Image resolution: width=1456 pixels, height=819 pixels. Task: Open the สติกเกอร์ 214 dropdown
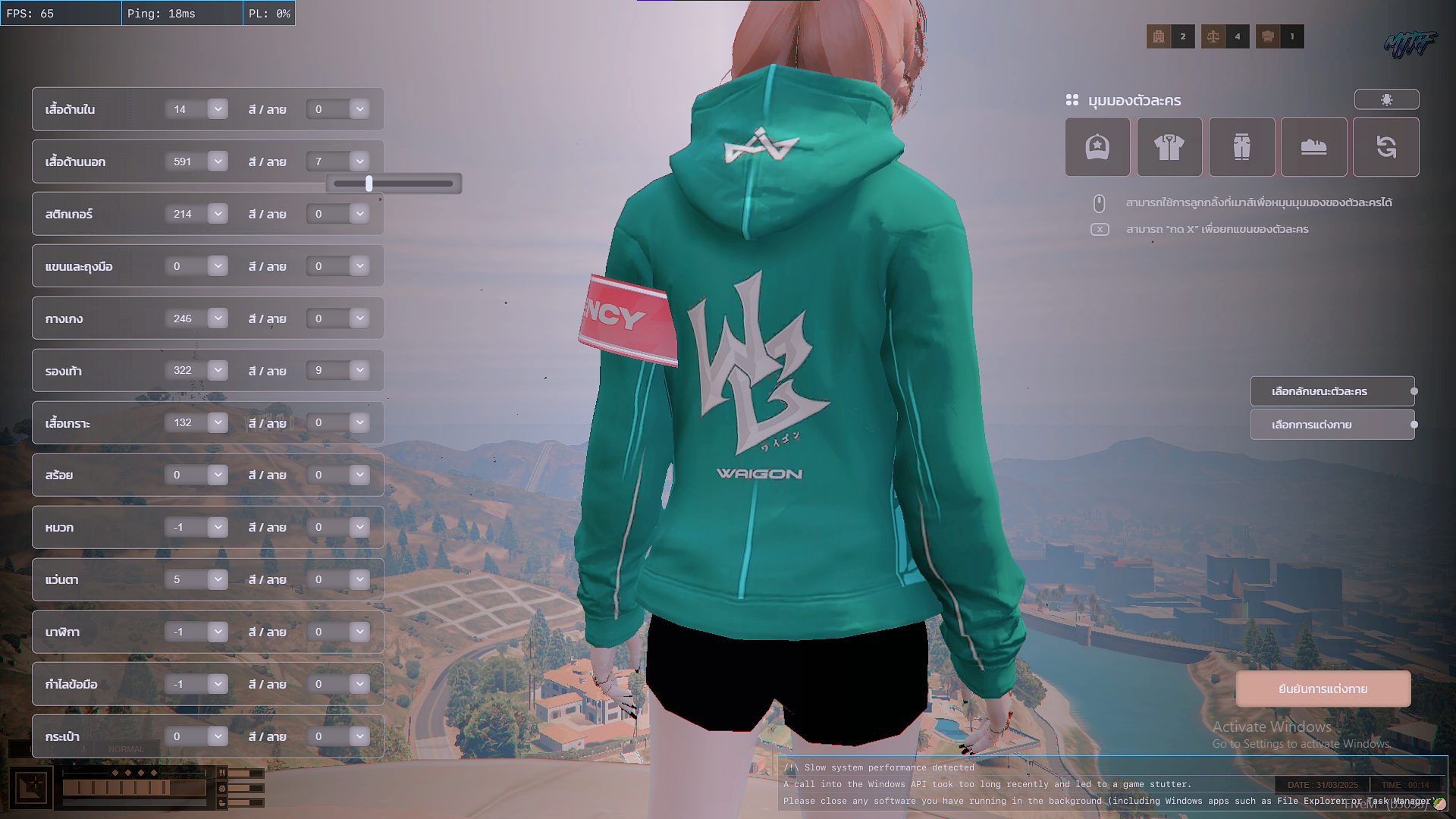[x=218, y=214]
